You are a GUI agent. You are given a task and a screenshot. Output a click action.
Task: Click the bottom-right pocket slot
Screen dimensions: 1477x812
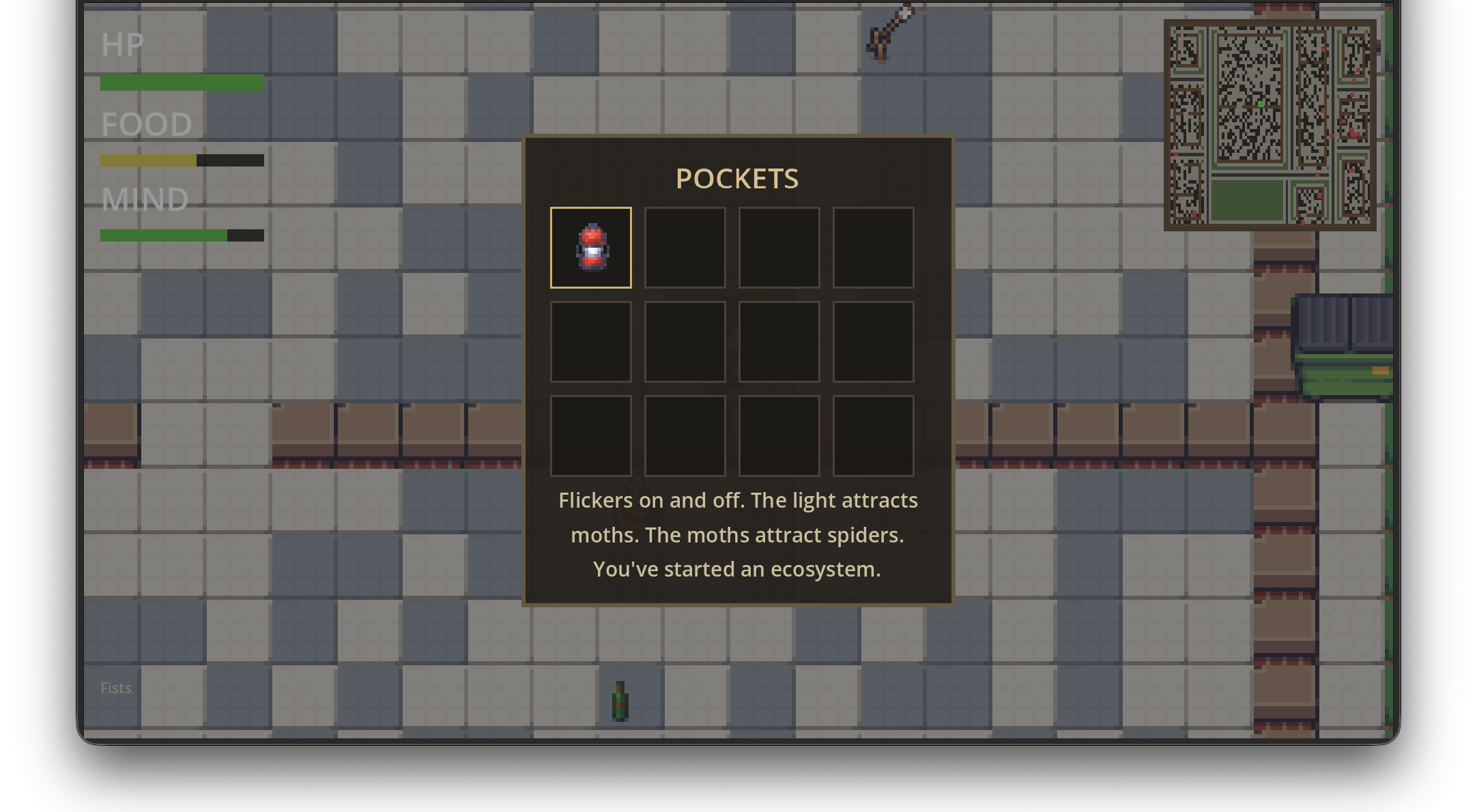pyautogui.click(x=874, y=435)
